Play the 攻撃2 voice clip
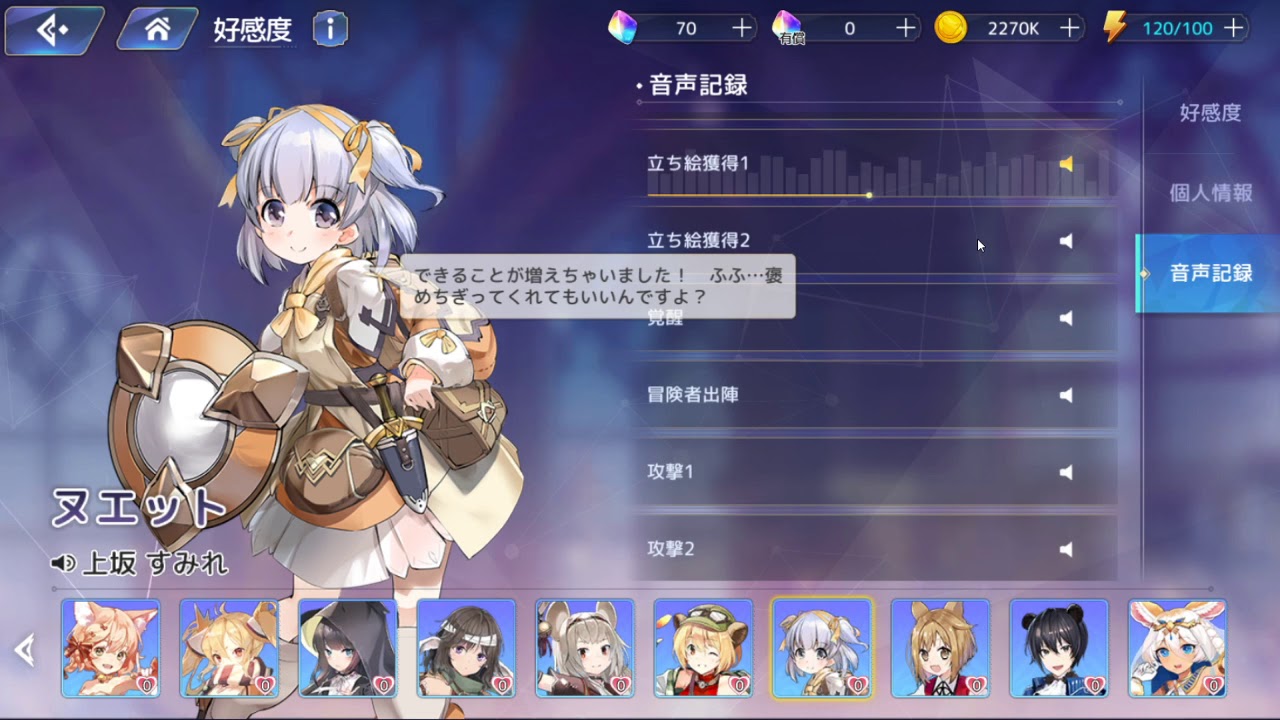The height and width of the screenshot is (720, 1280). tap(1066, 549)
